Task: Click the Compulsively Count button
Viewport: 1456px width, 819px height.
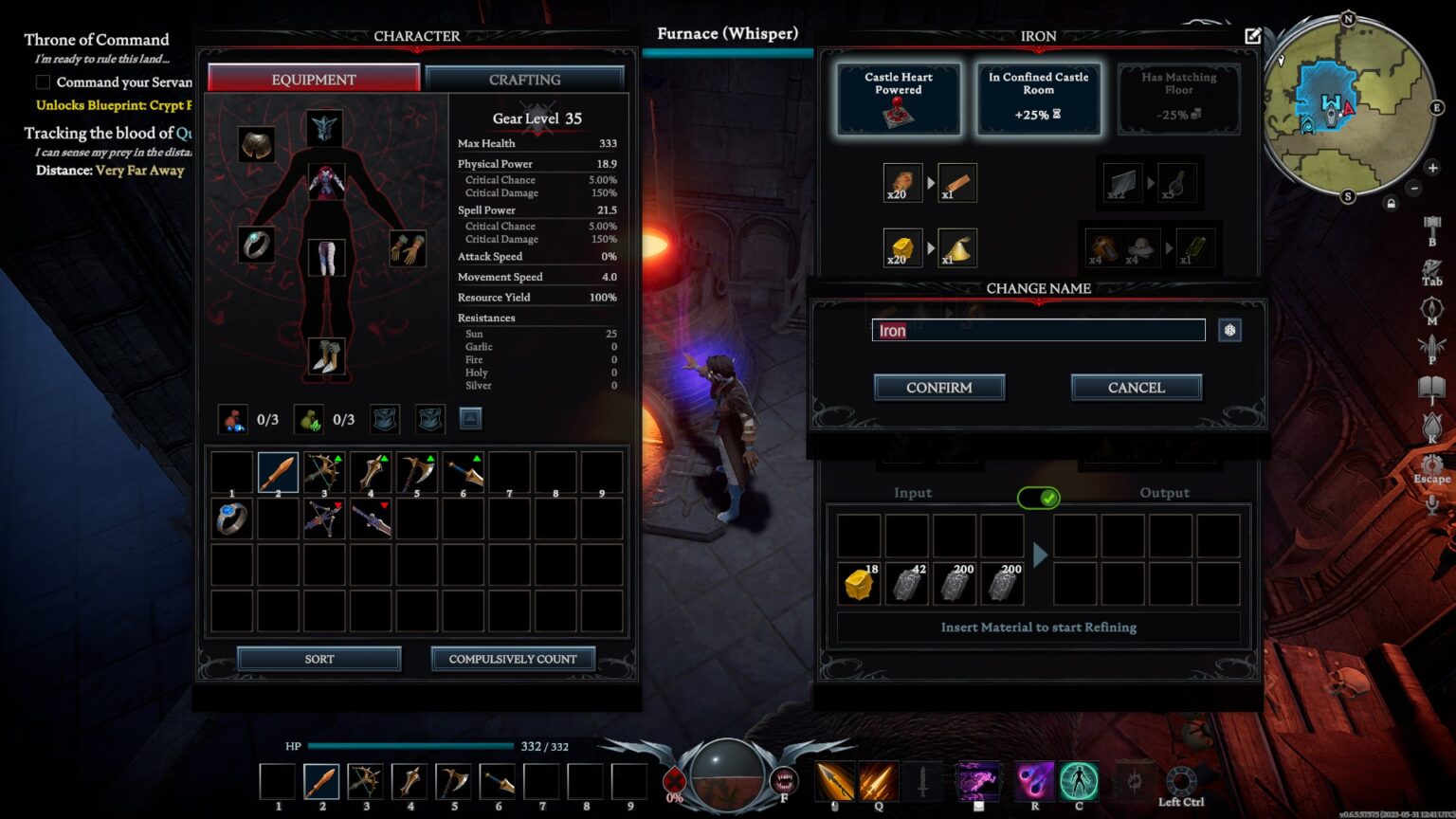Action: 513,659
